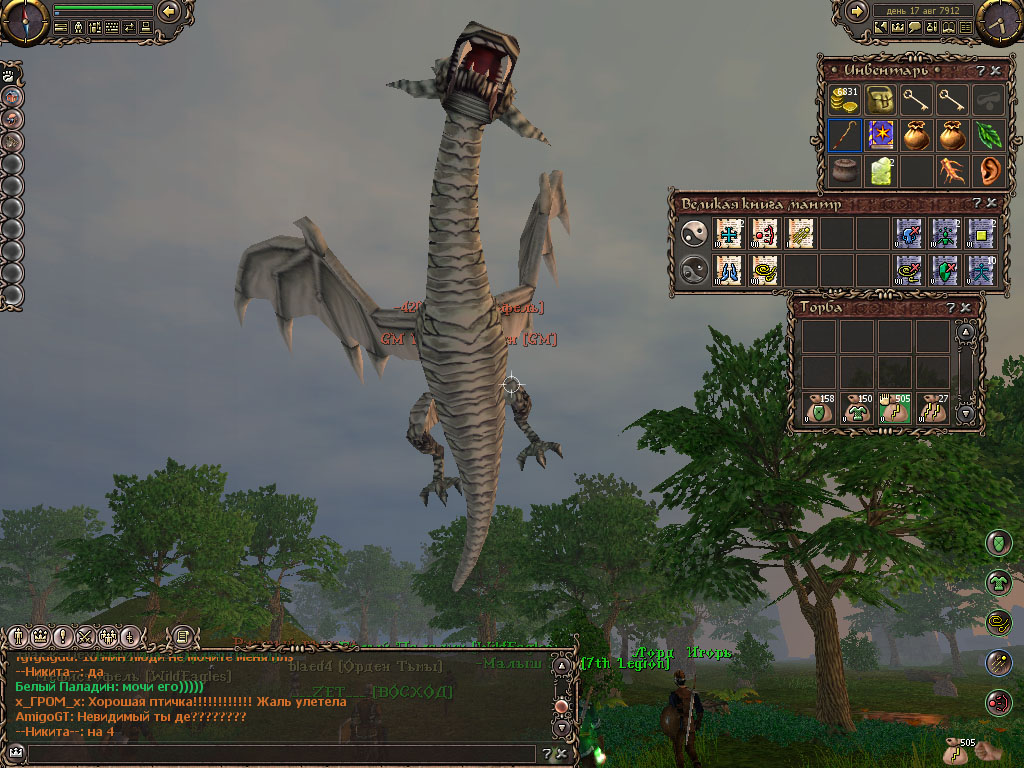Select the wooden staff in inventory

[845, 135]
